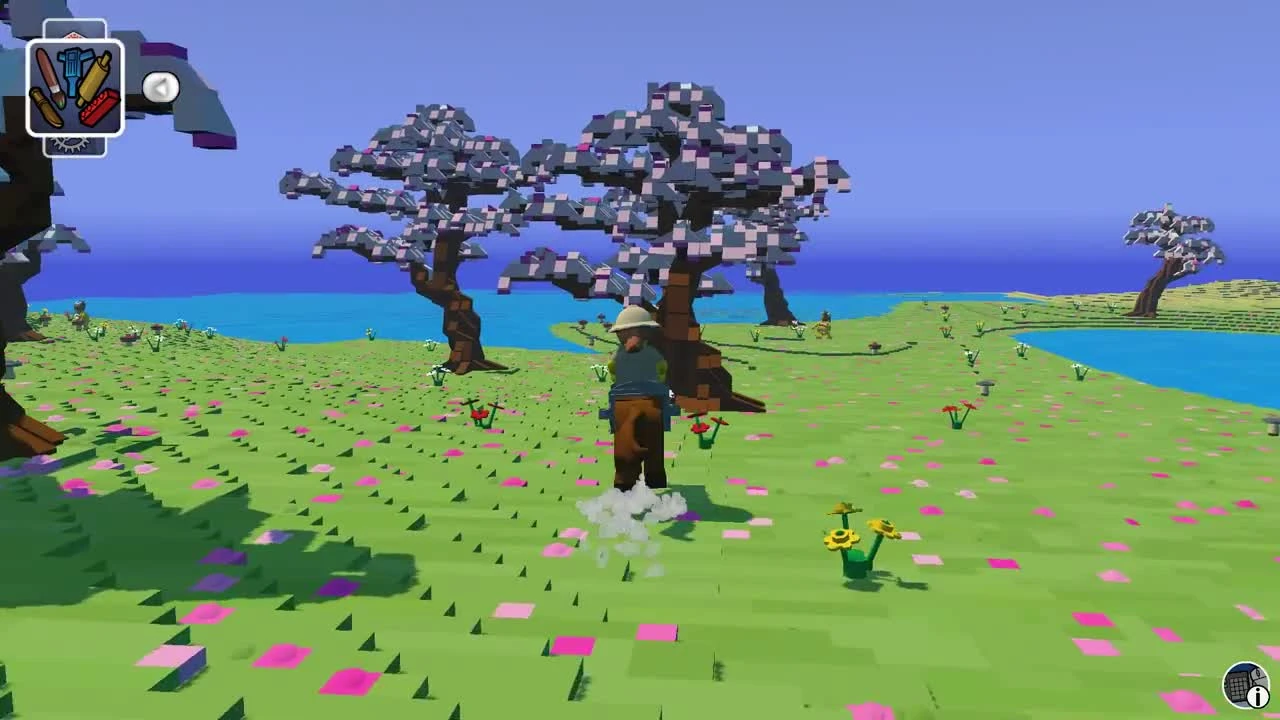Open the Tools card with brush and roller icons
Image resolution: width=1280 pixels, height=720 pixels.
[x=75, y=85]
